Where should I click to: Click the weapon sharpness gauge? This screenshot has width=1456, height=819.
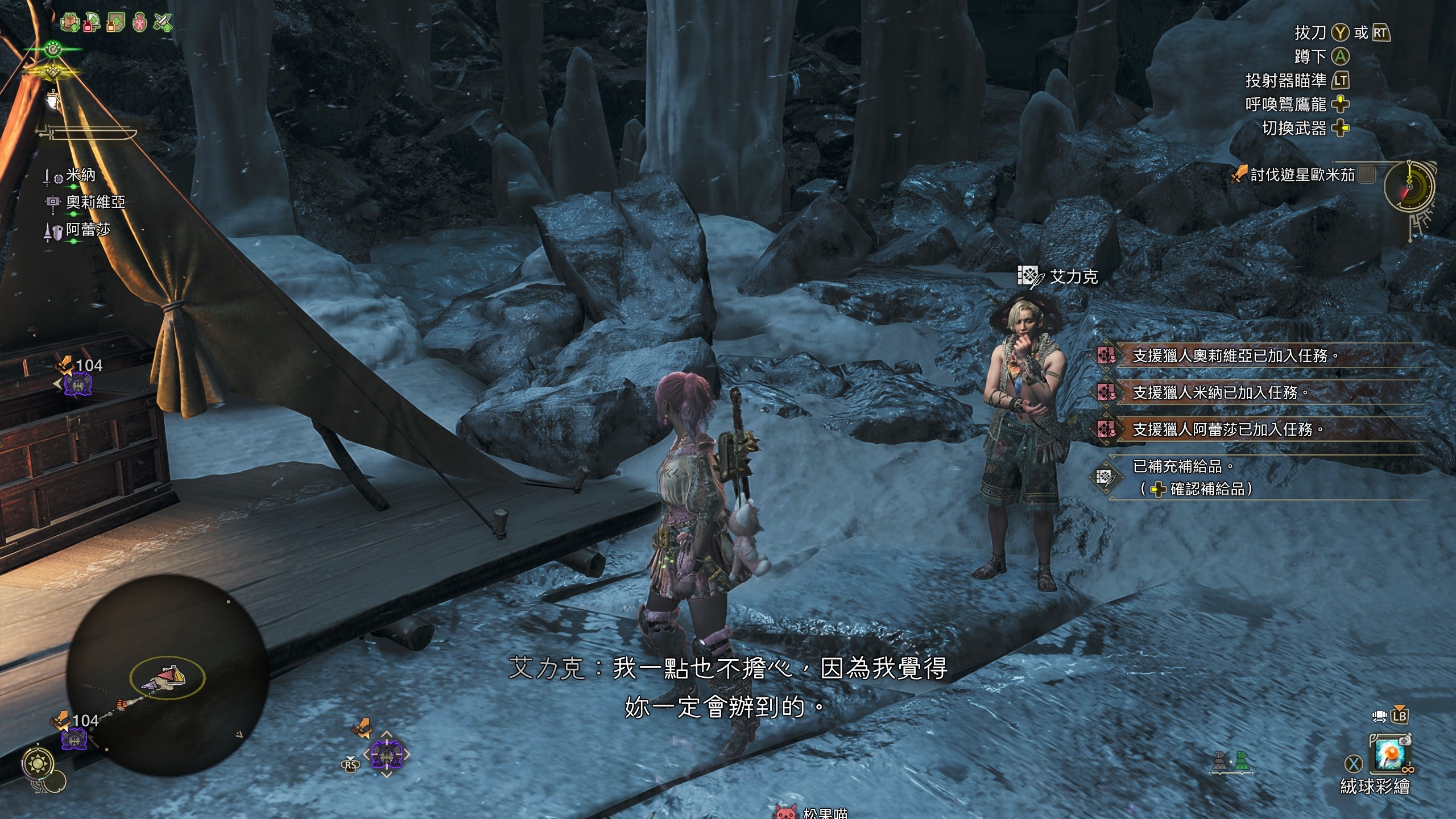[91, 134]
